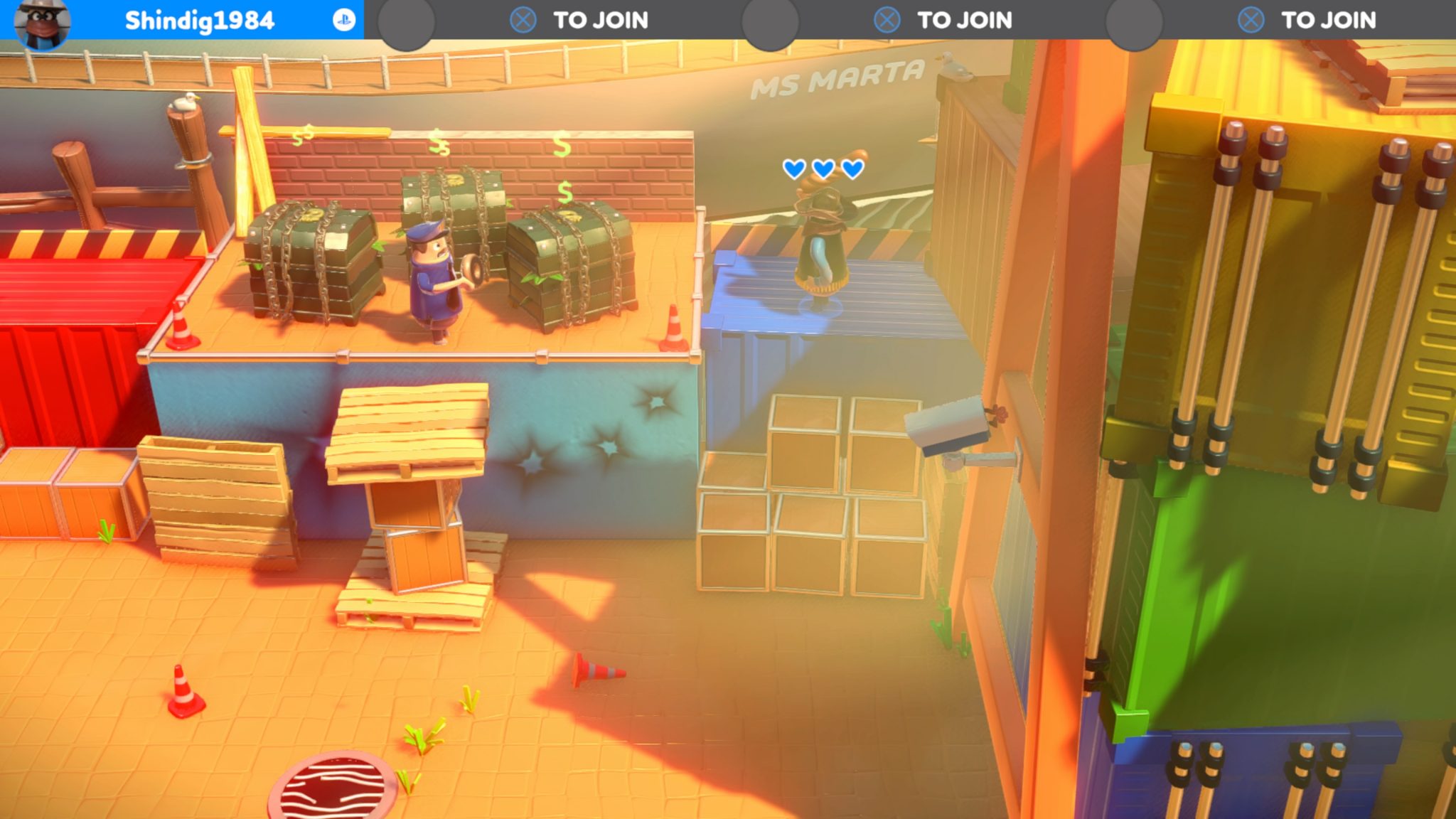Click the left heart above the thief character
Viewport: 1456px width, 819px height.
[x=793, y=169]
